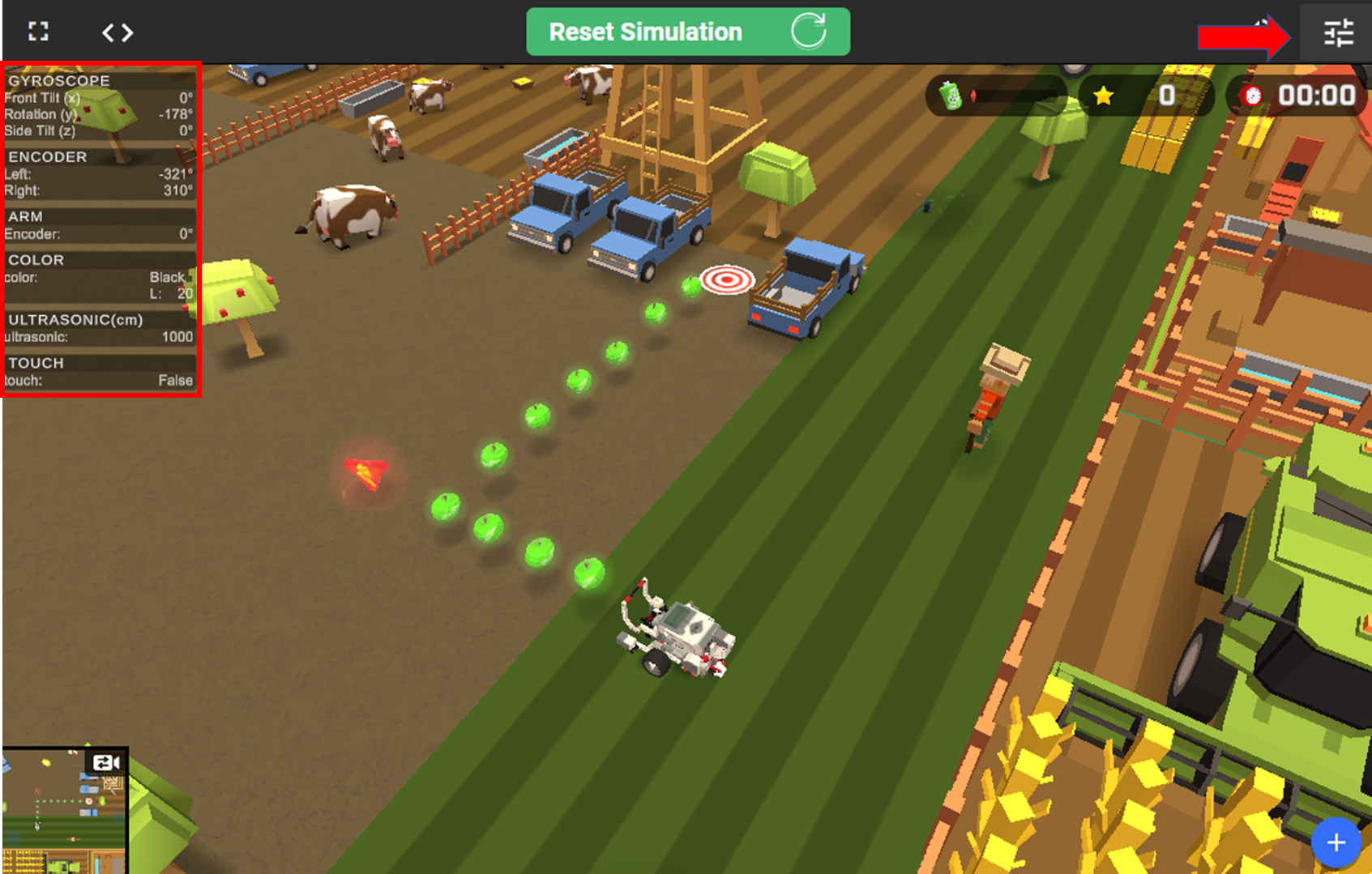Open the code view brackets icon
Image resolution: width=1372 pixels, height=874 pixels.
(118, 32)
